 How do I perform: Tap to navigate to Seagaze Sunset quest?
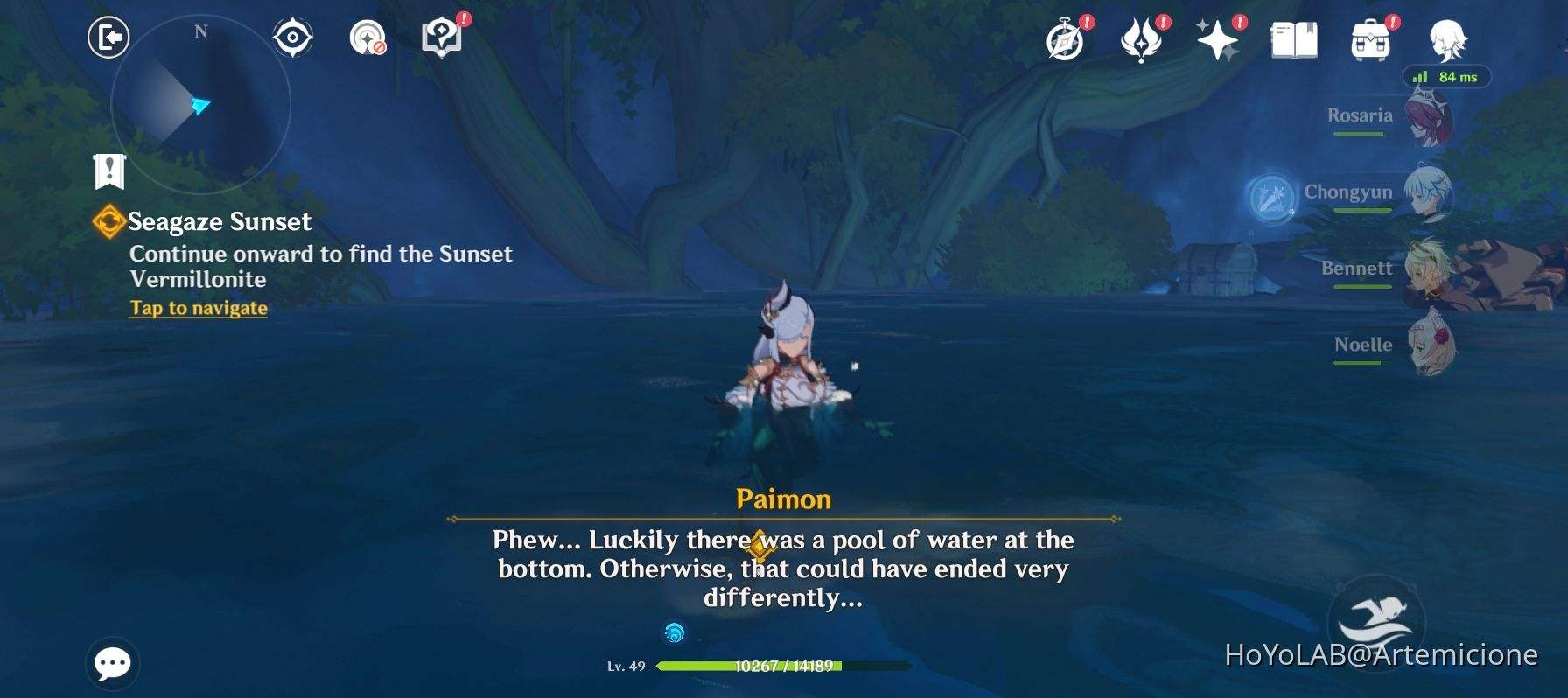pyautogui.click(x=198, y=308)
